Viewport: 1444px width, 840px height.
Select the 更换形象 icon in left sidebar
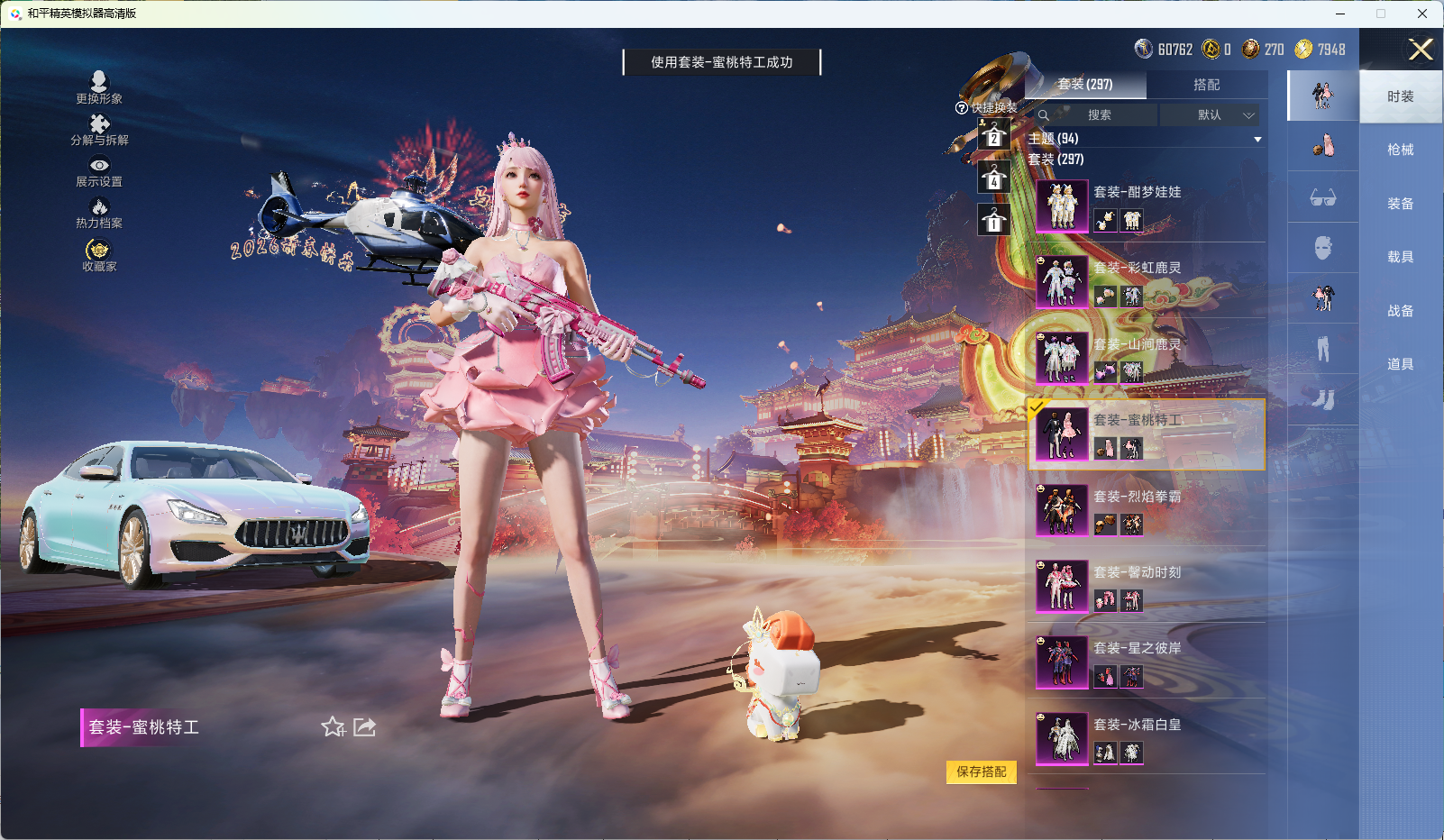(101, 83)
